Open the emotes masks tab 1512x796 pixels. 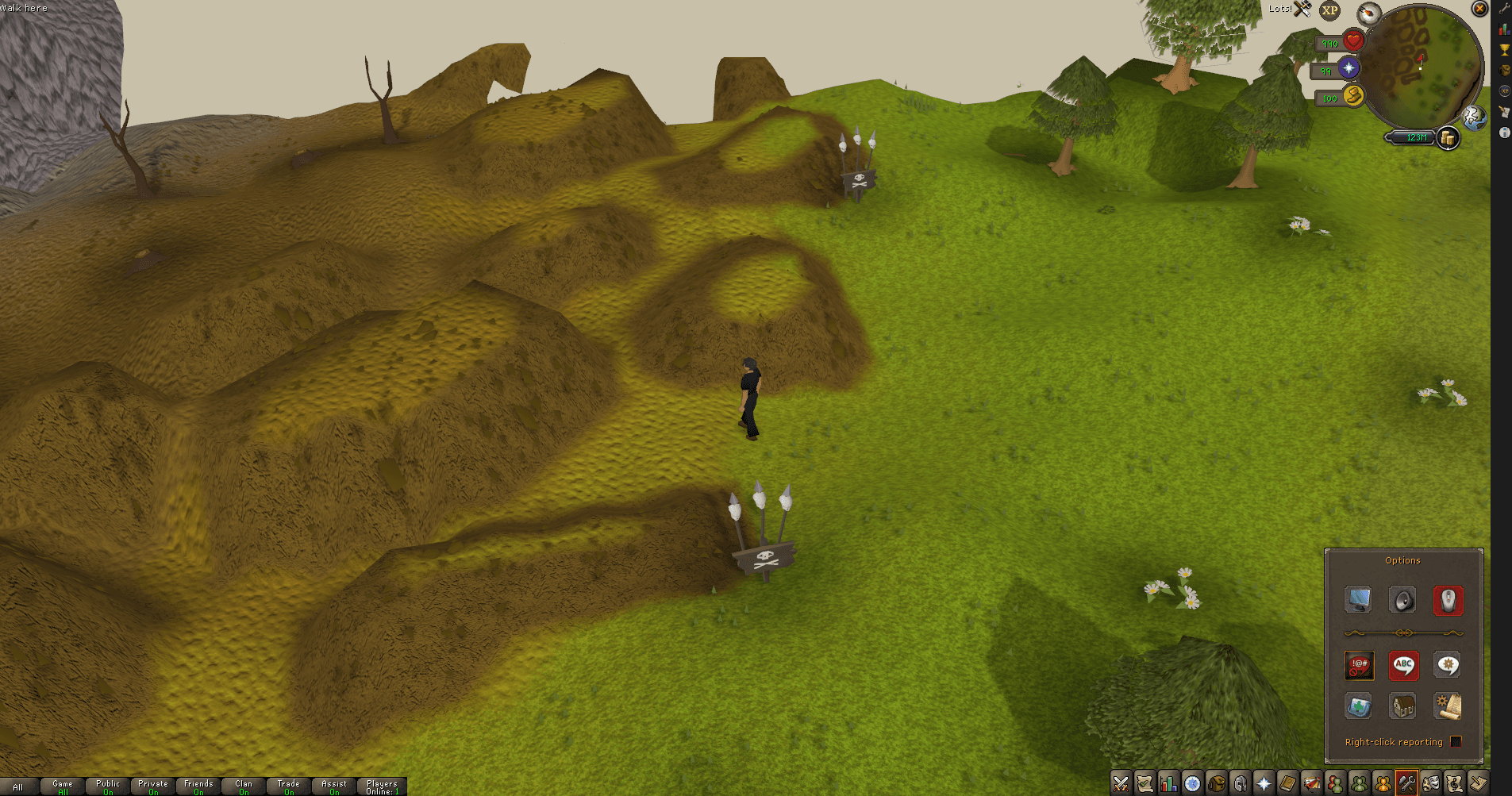coord(1430,784)
